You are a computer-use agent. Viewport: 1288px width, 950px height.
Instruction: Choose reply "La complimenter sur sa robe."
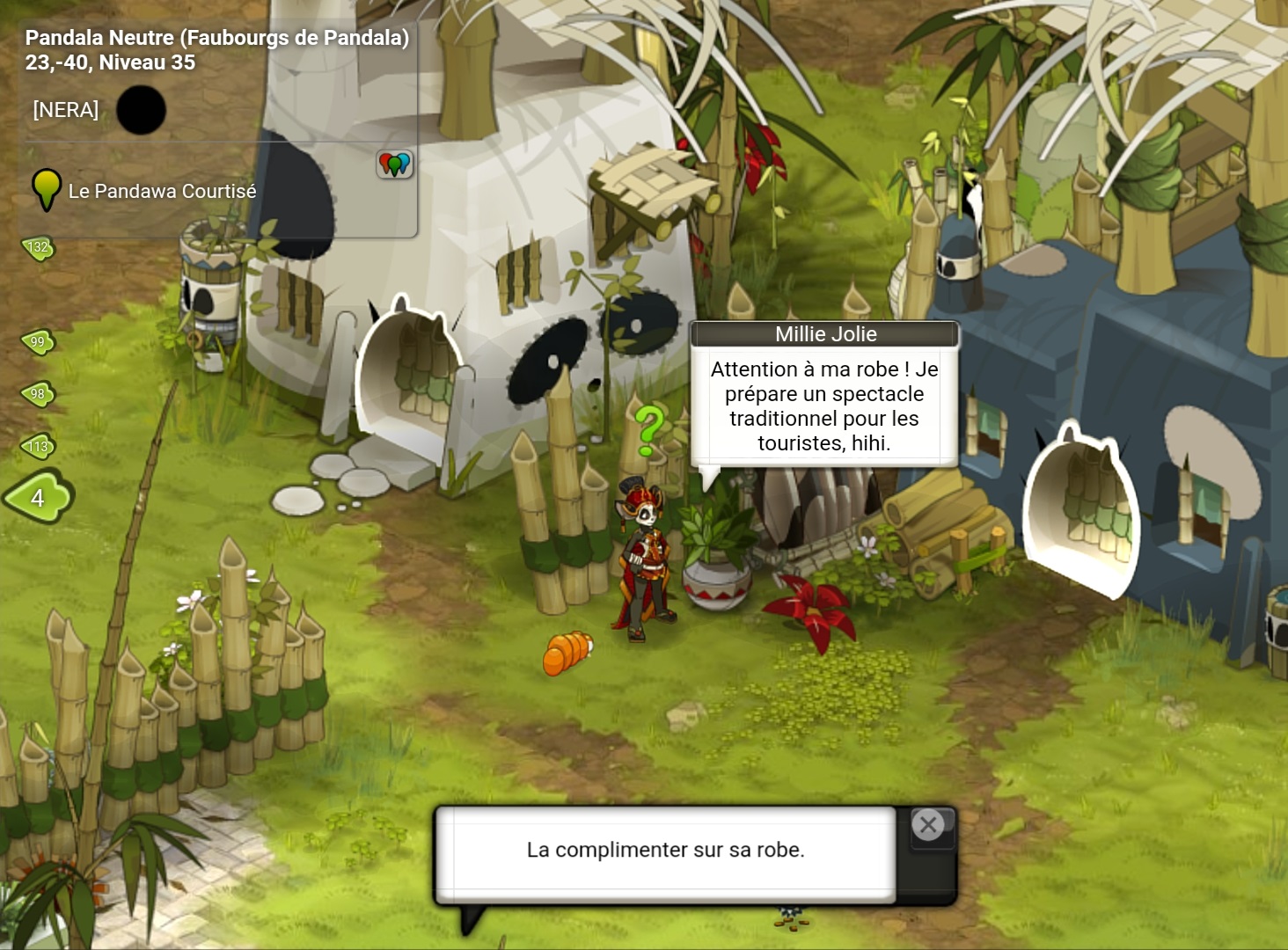click(x=665, y=850)
